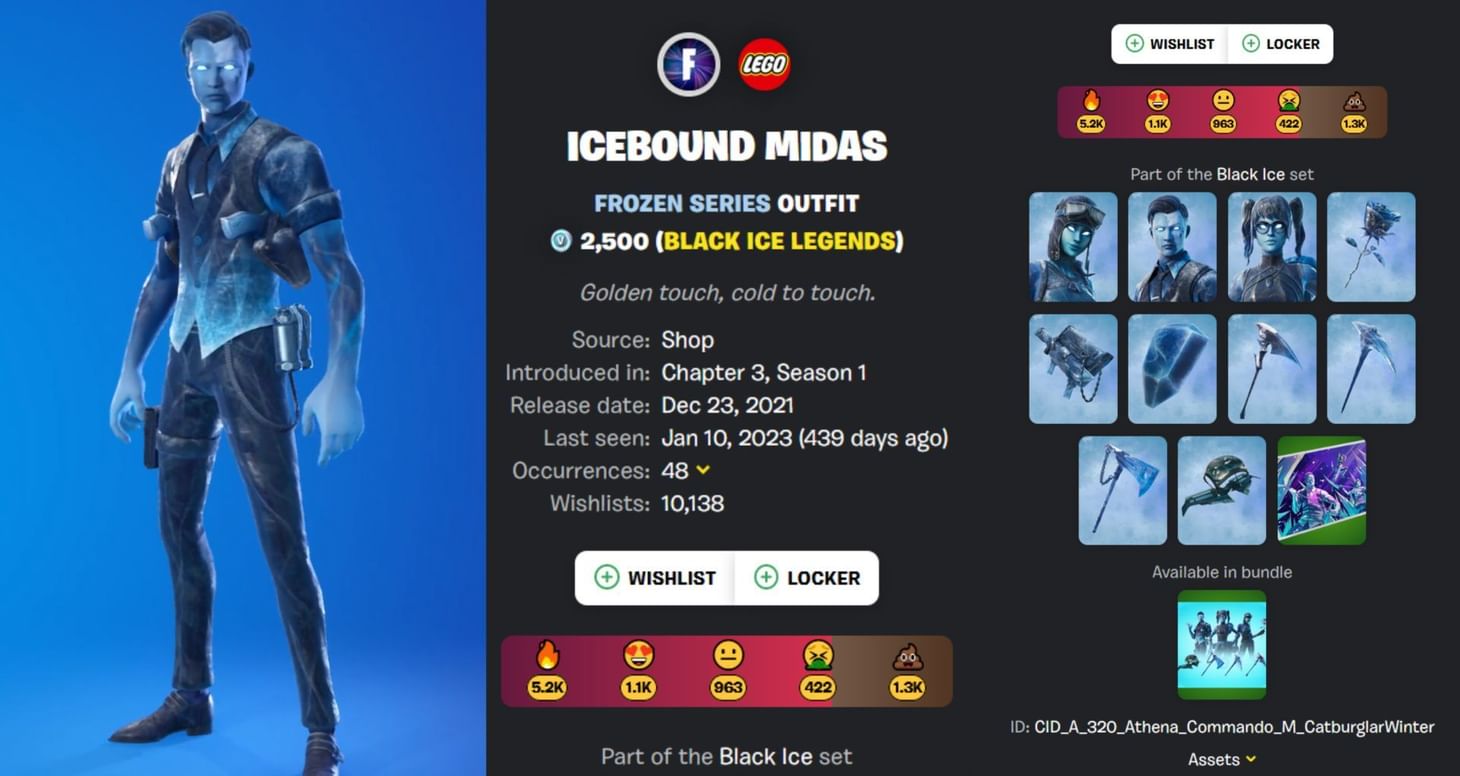Toggle the top-right Wishlist button
The width and height of the screenshot is (1460, 776).
click(1169, 43)
